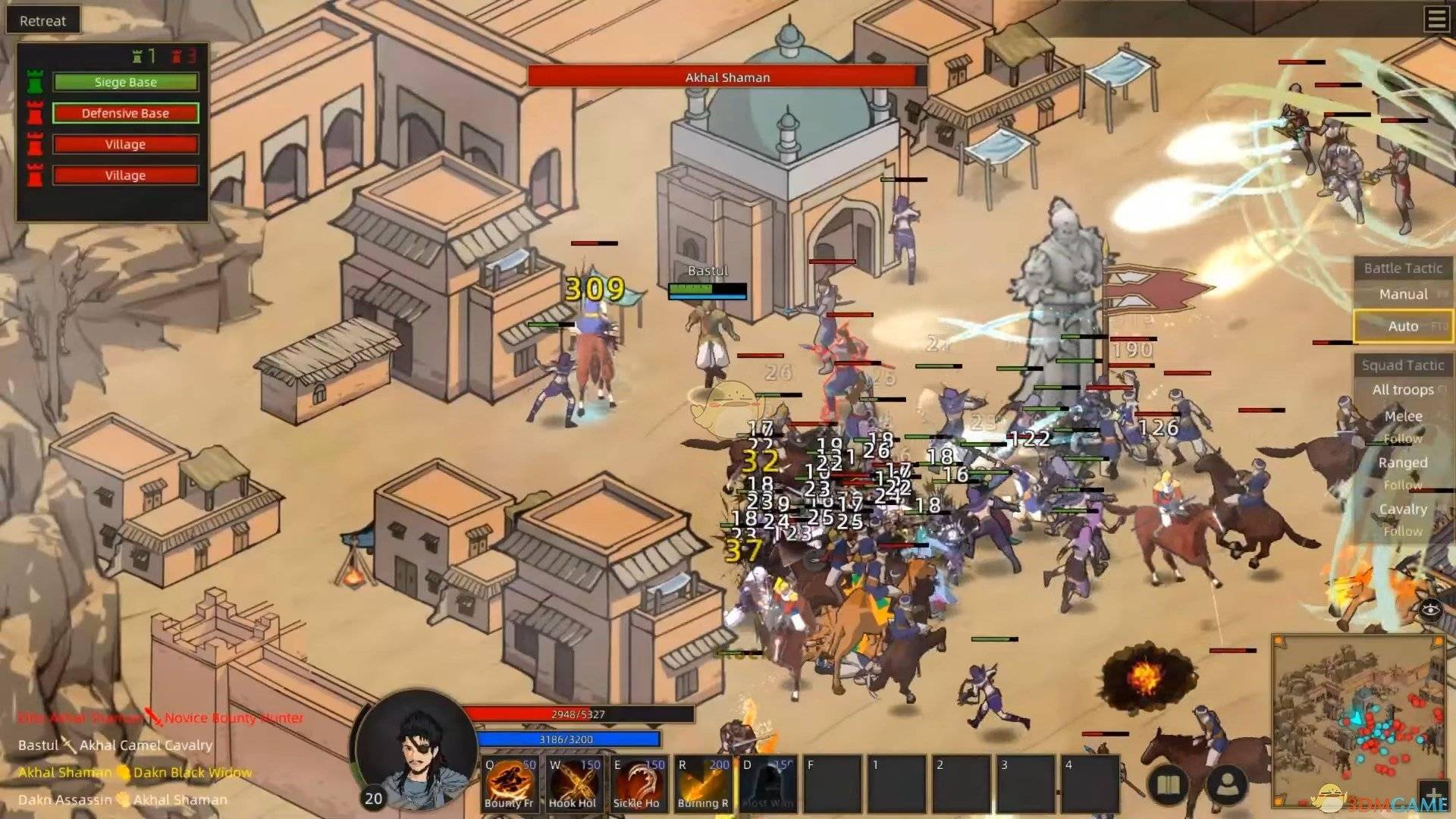This screenshot has width=1456, height=819.
Task: Click the battlefield minimap
Action: click(1357, 720)
